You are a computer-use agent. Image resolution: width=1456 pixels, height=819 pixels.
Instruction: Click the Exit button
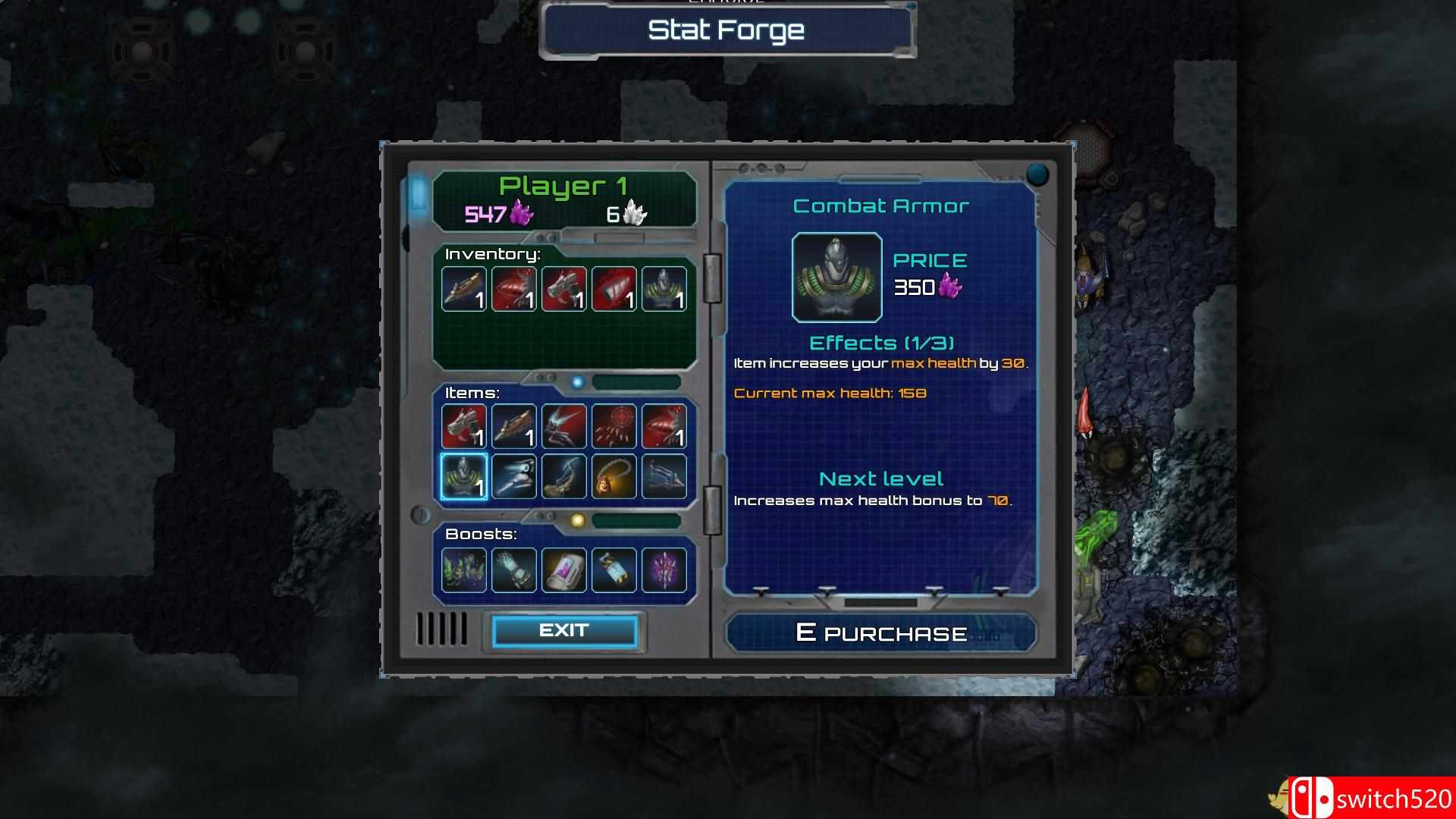[564, 629]
